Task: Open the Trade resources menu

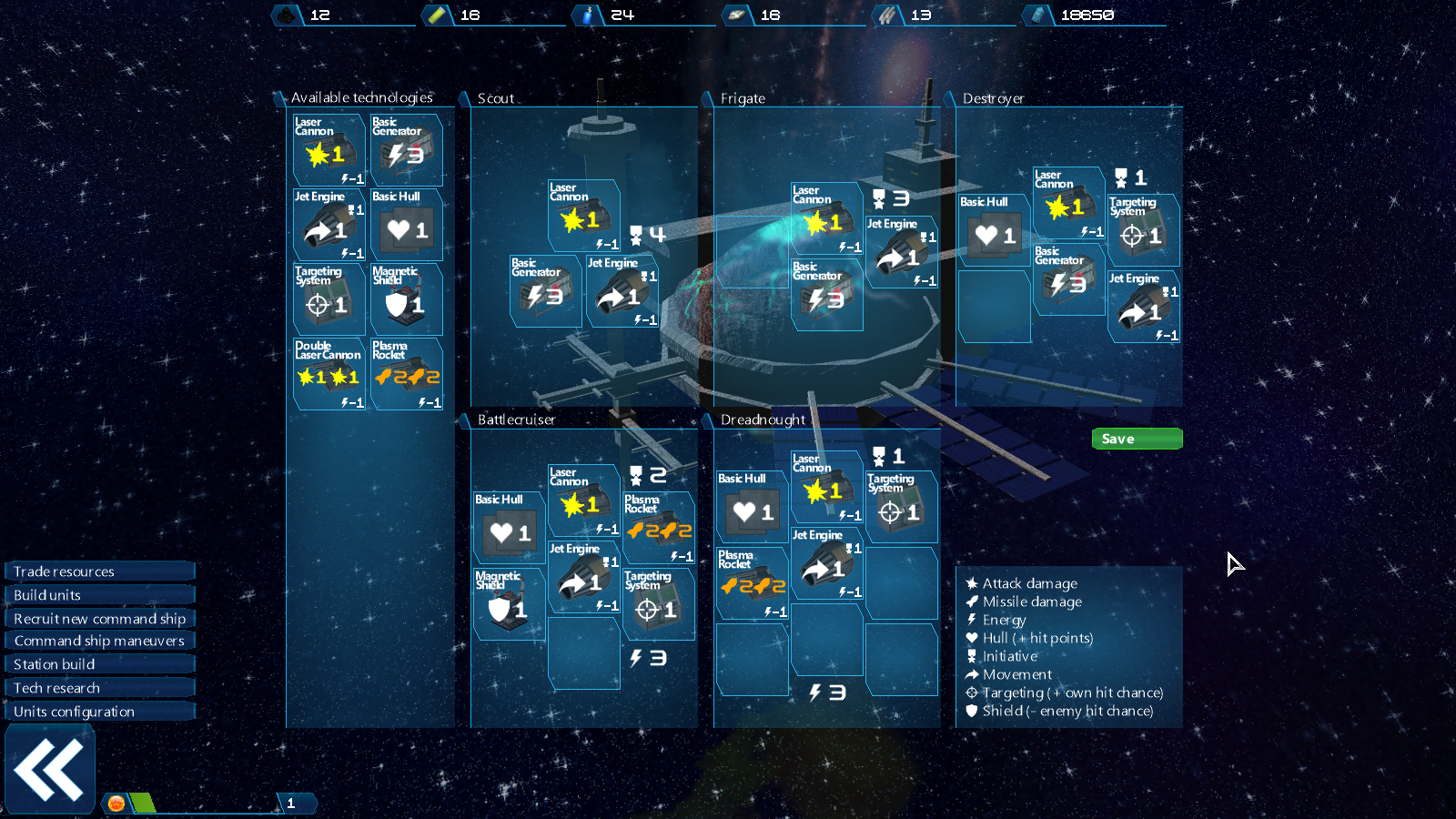Action: click(x=100, y=571)
